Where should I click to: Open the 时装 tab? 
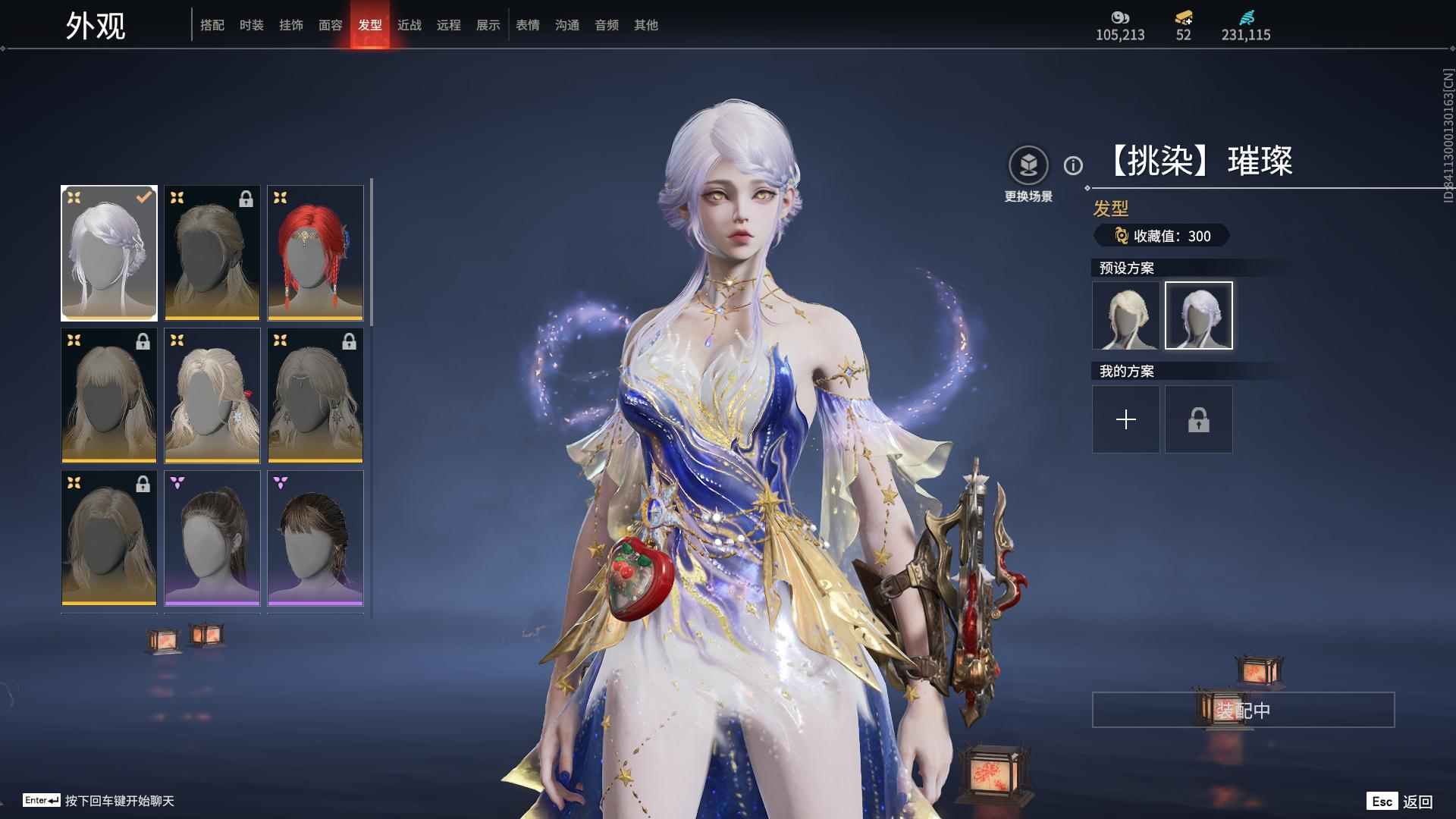coord(252,25)
